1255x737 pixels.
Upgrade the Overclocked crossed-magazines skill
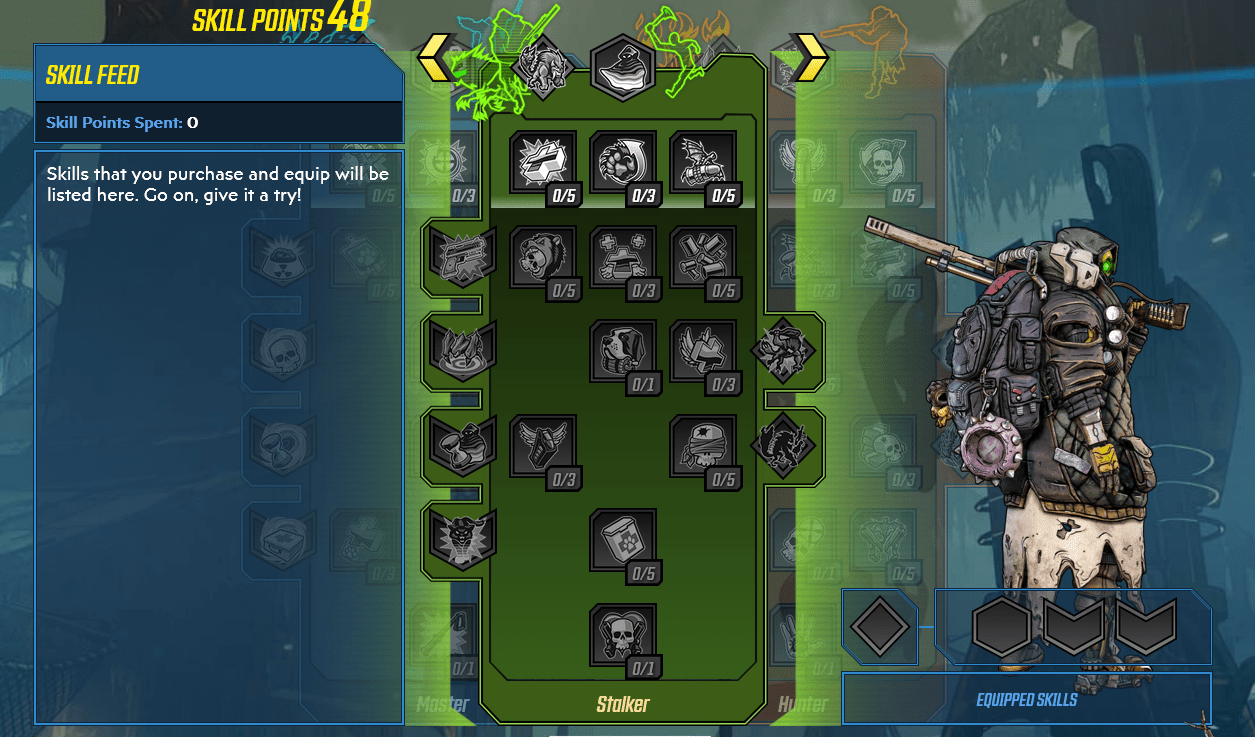tap(703, 258)
